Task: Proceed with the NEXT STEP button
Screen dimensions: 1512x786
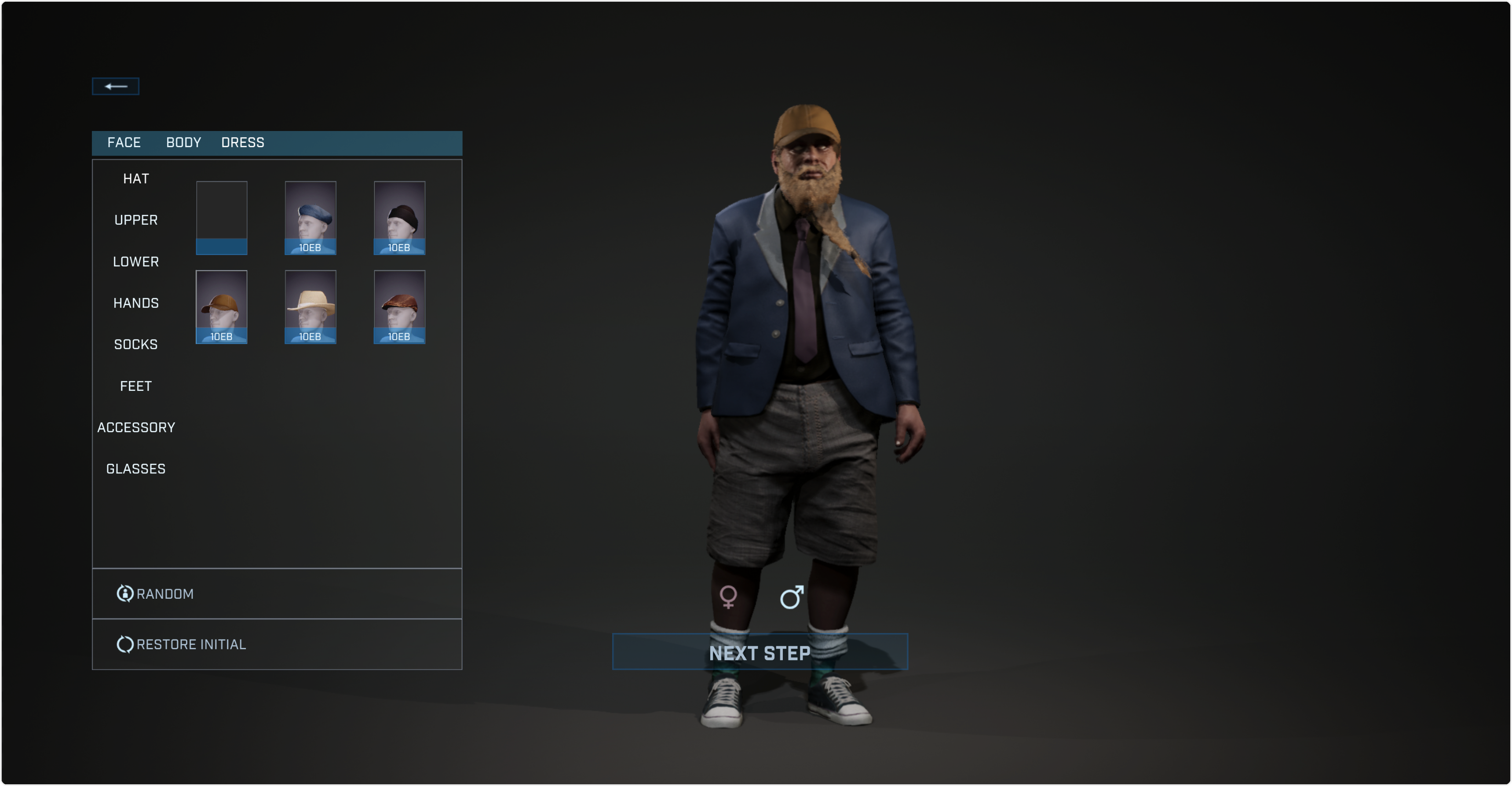Action: point(760,652)
